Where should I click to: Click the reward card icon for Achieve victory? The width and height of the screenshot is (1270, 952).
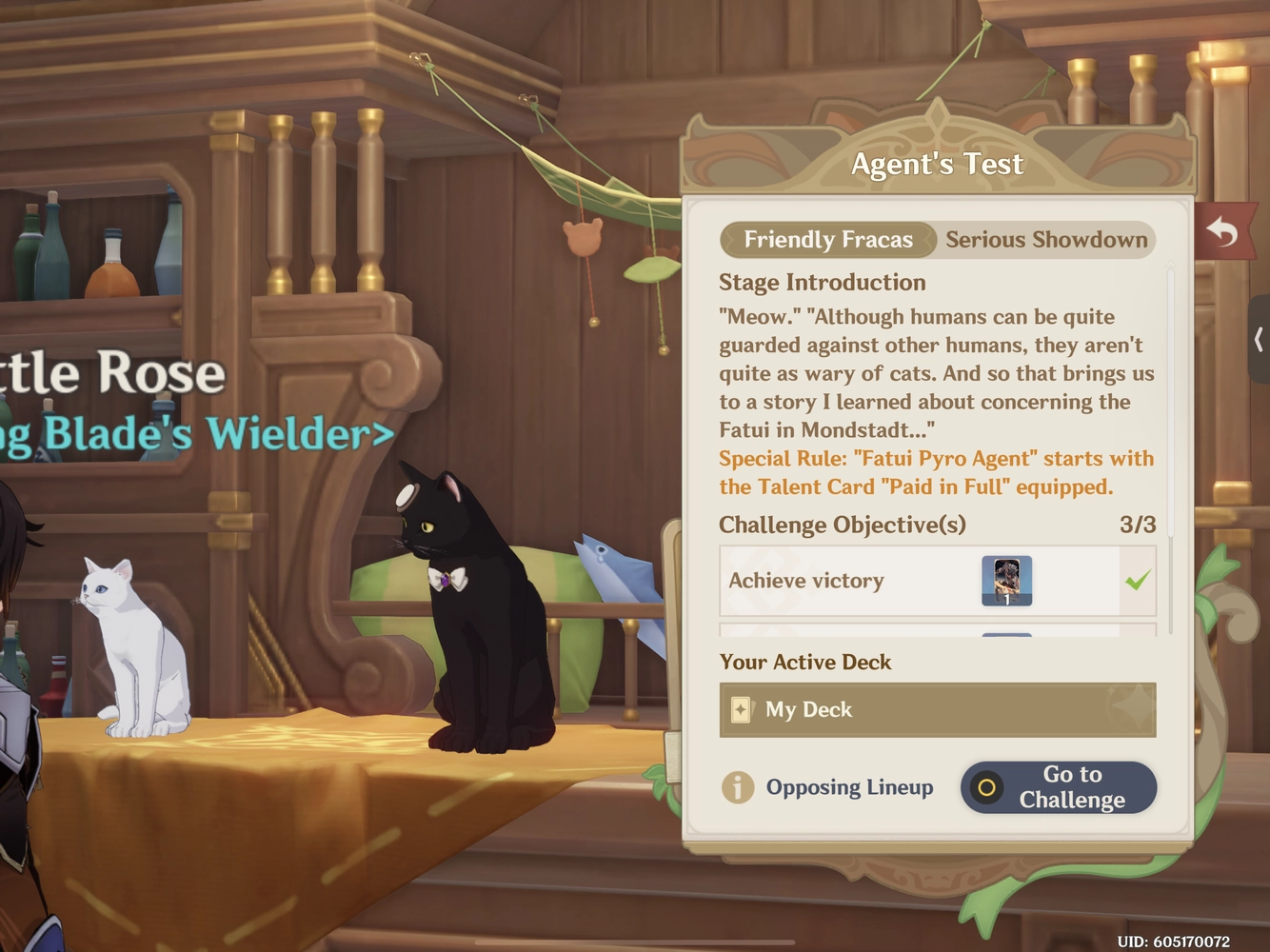click(1006, 581)
